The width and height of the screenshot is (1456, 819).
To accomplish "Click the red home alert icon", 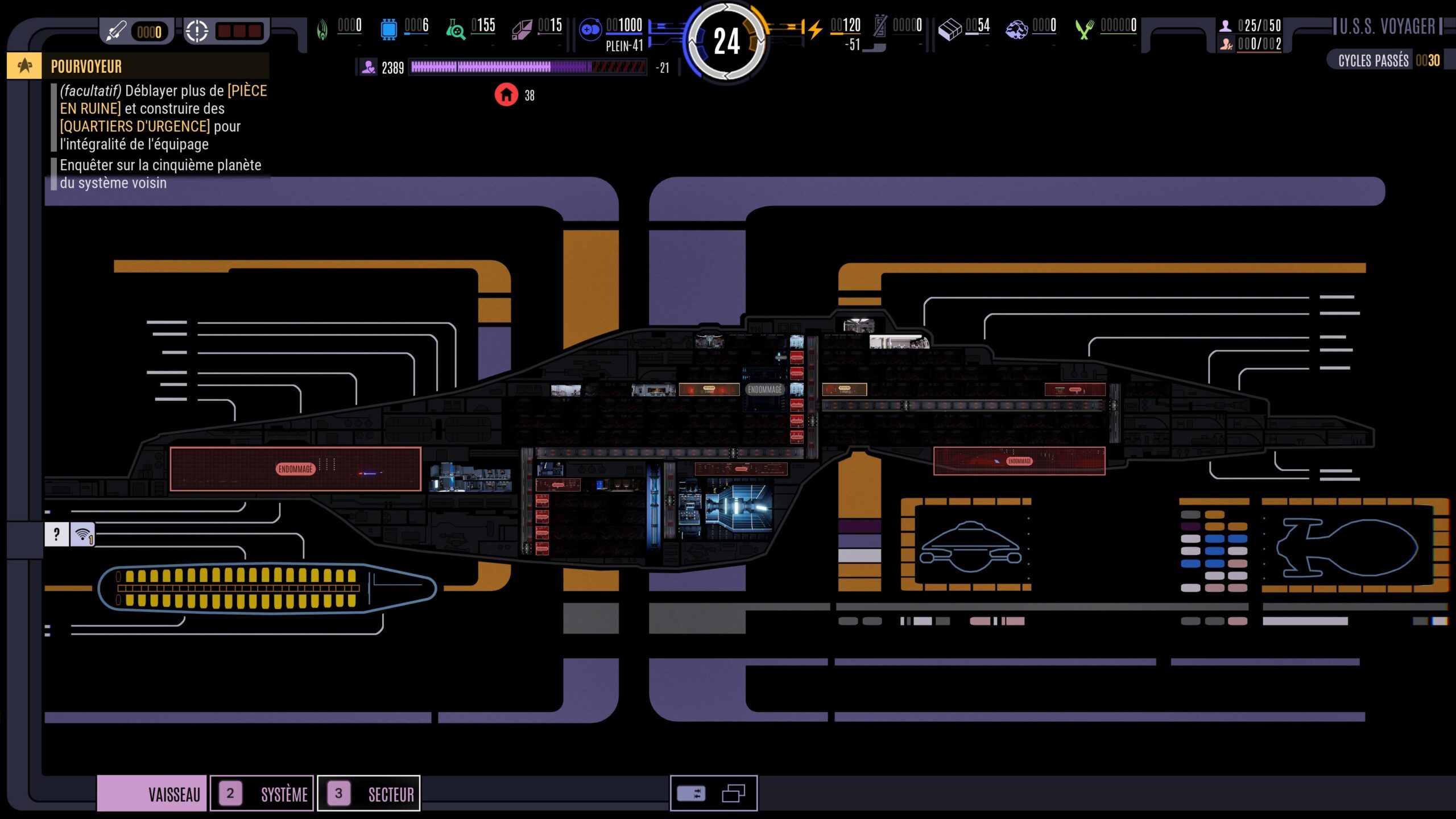I will 506,95.
